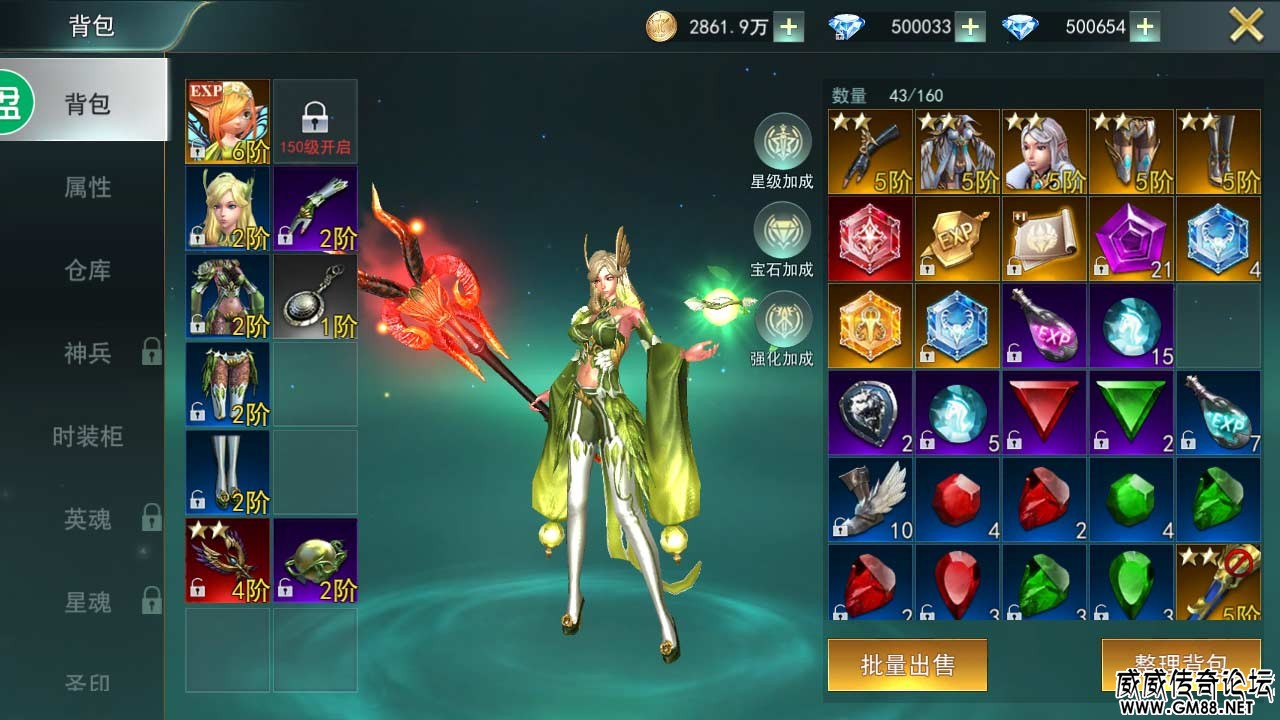Select the silver-haired character 5阶 item
The image size is (1280, 720).
point(1044,152)
